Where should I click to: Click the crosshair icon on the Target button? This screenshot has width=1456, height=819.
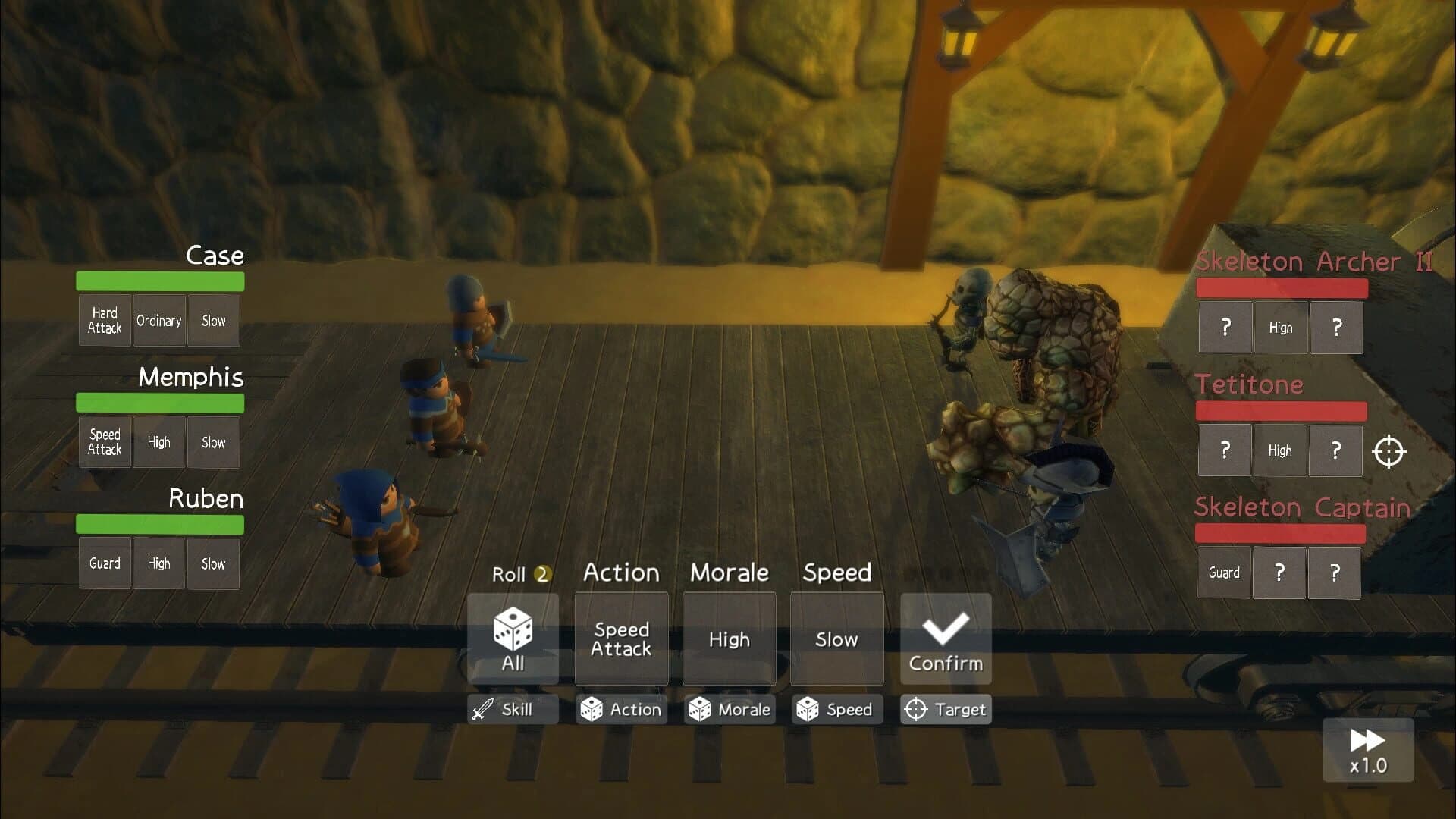(920, 710)
